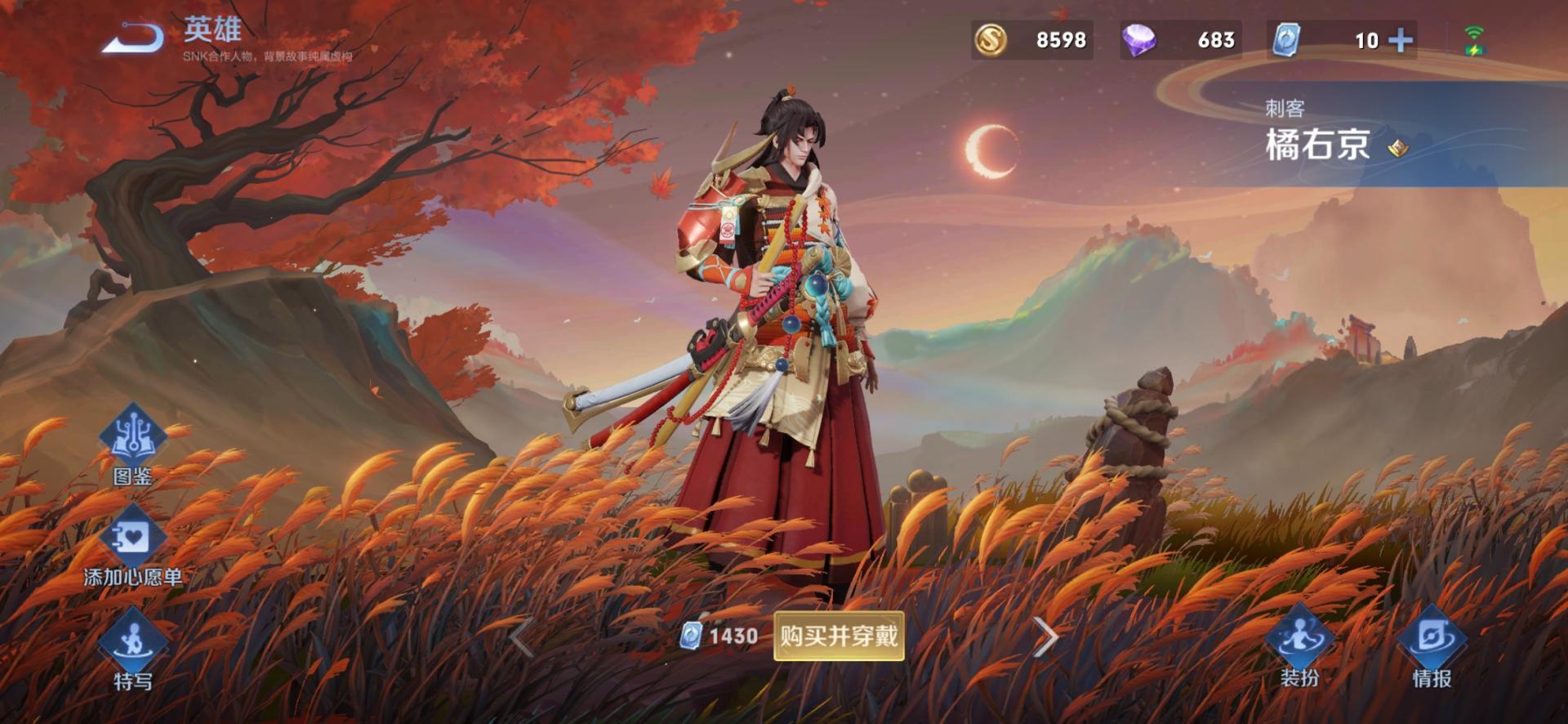
Task: Click 购买并穿戴 buy and equip button
Action: 839,636
